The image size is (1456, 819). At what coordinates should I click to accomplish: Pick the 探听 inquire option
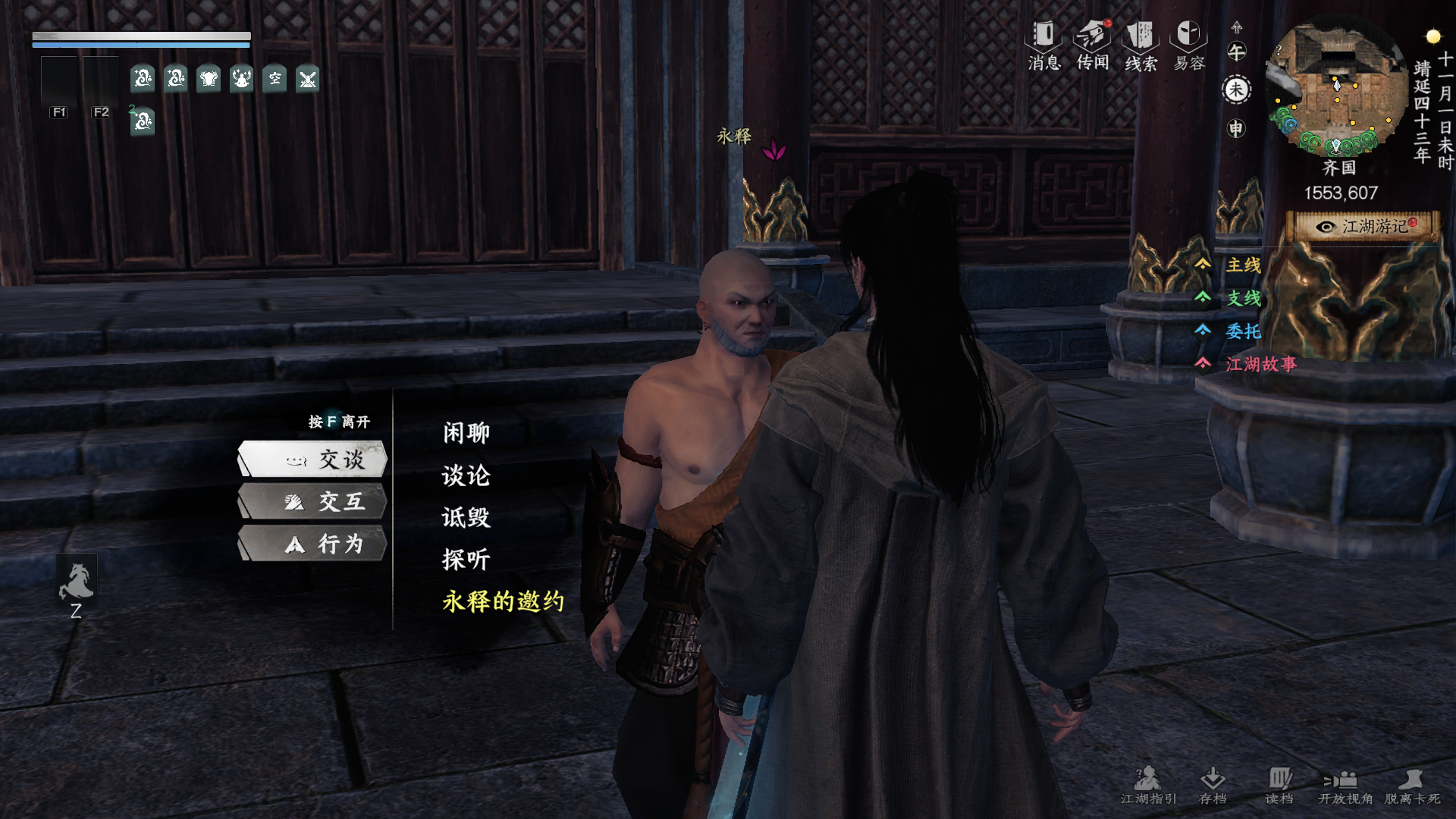pos(466,560)
